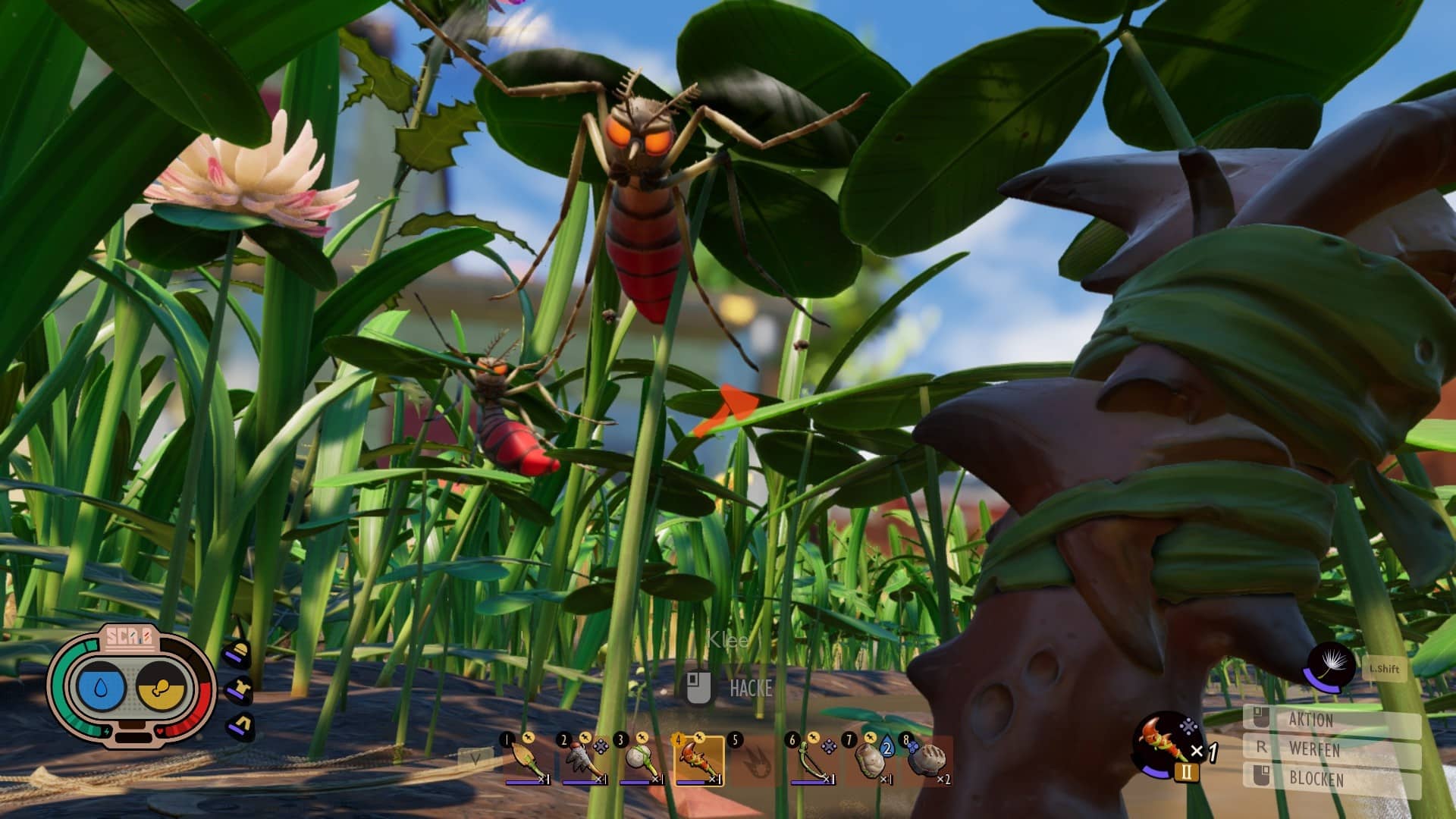Screen dimensions: 1456x819
Task: Click the helmet armor durability icon
Action: tap(239, 652)
